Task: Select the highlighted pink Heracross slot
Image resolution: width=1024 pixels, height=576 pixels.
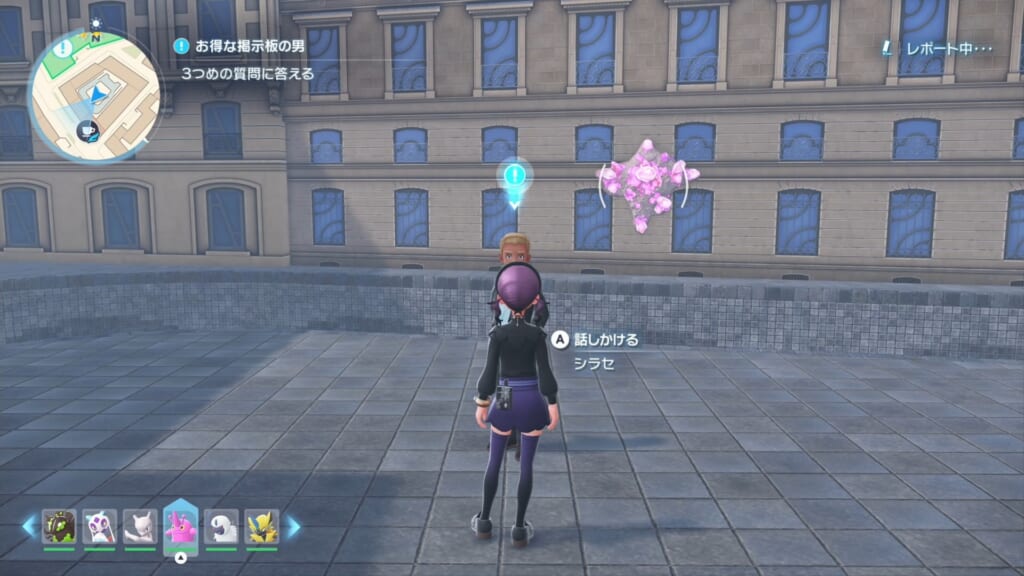Action: (180, 527)
